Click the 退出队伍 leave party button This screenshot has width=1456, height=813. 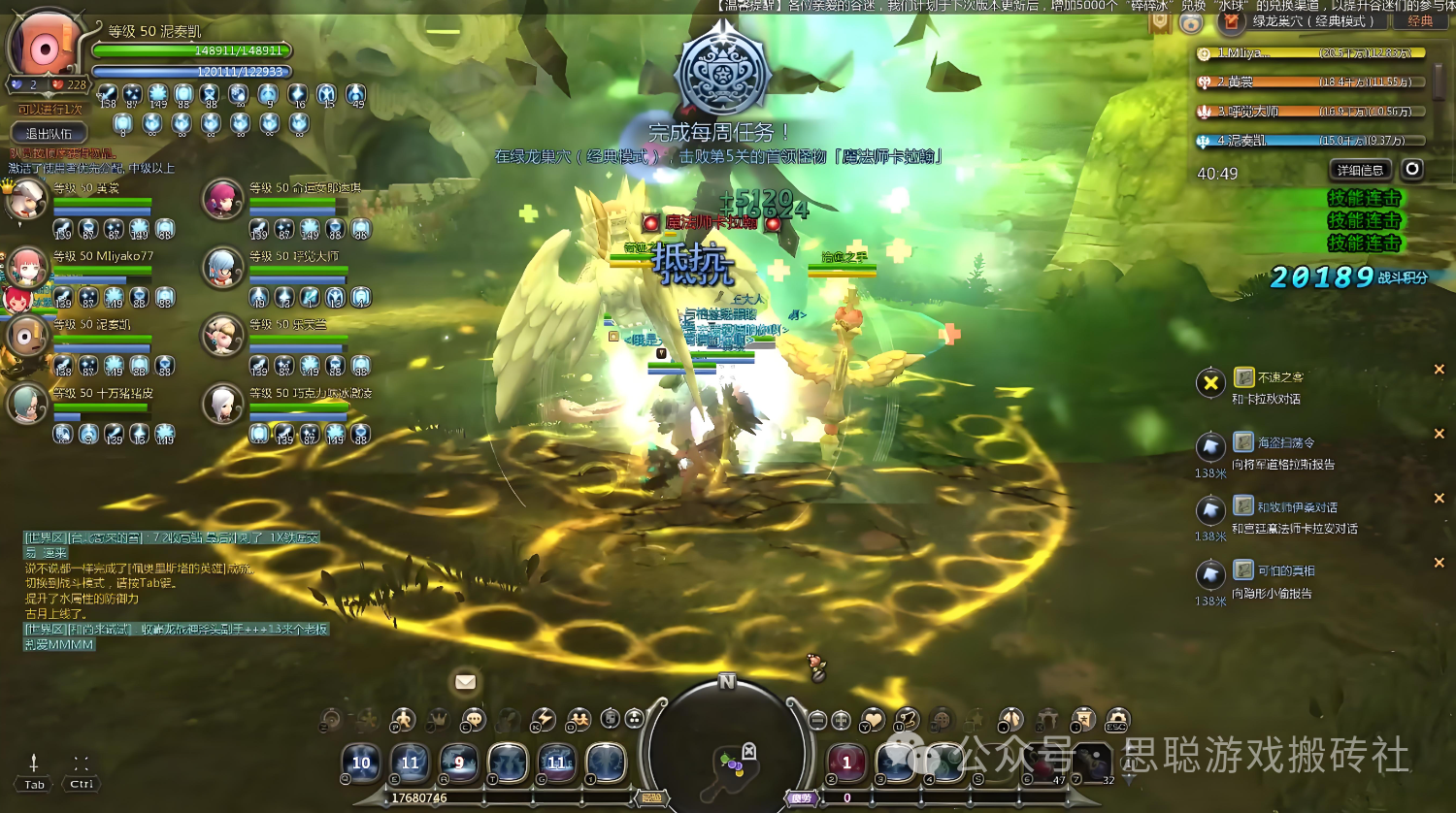click(x=50, y=133)
